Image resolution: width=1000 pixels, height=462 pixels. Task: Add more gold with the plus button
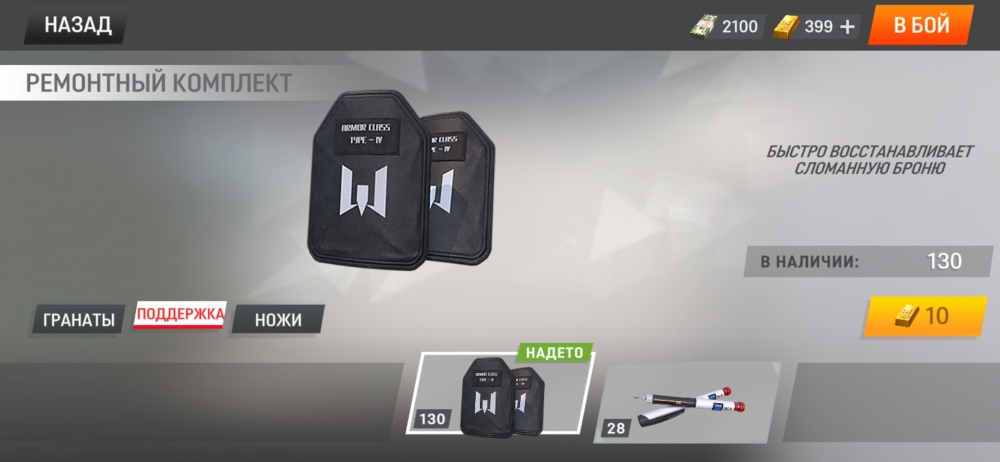pyautogui.click(x=848, y=27)
